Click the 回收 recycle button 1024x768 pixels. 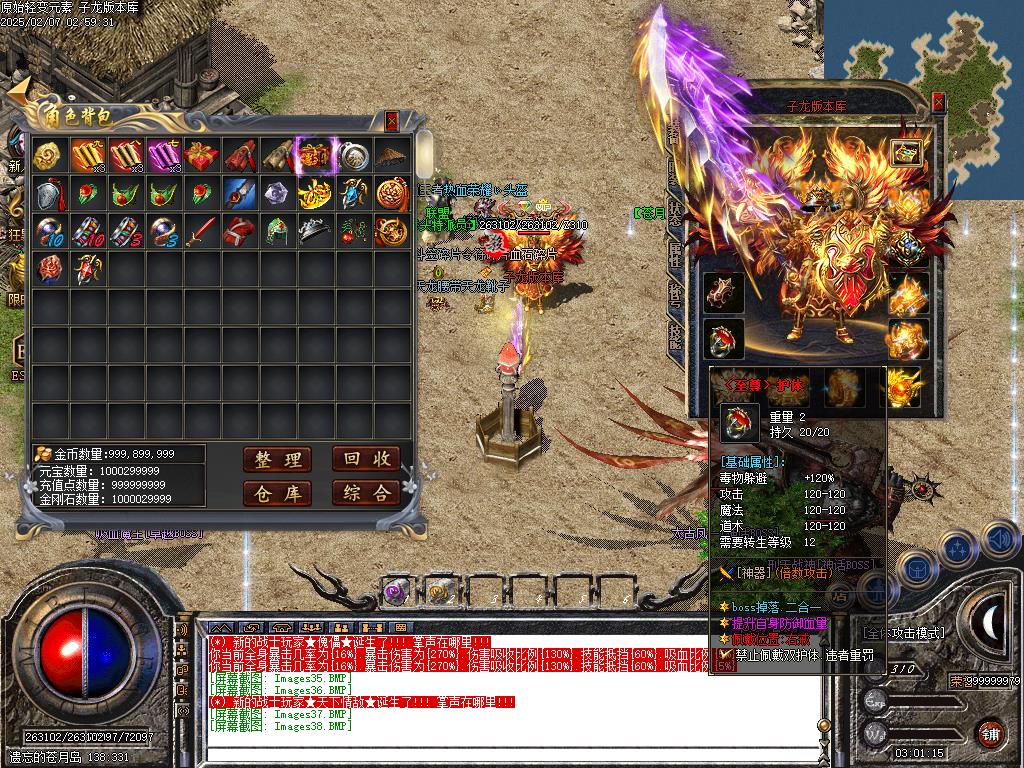pos(365,459)
